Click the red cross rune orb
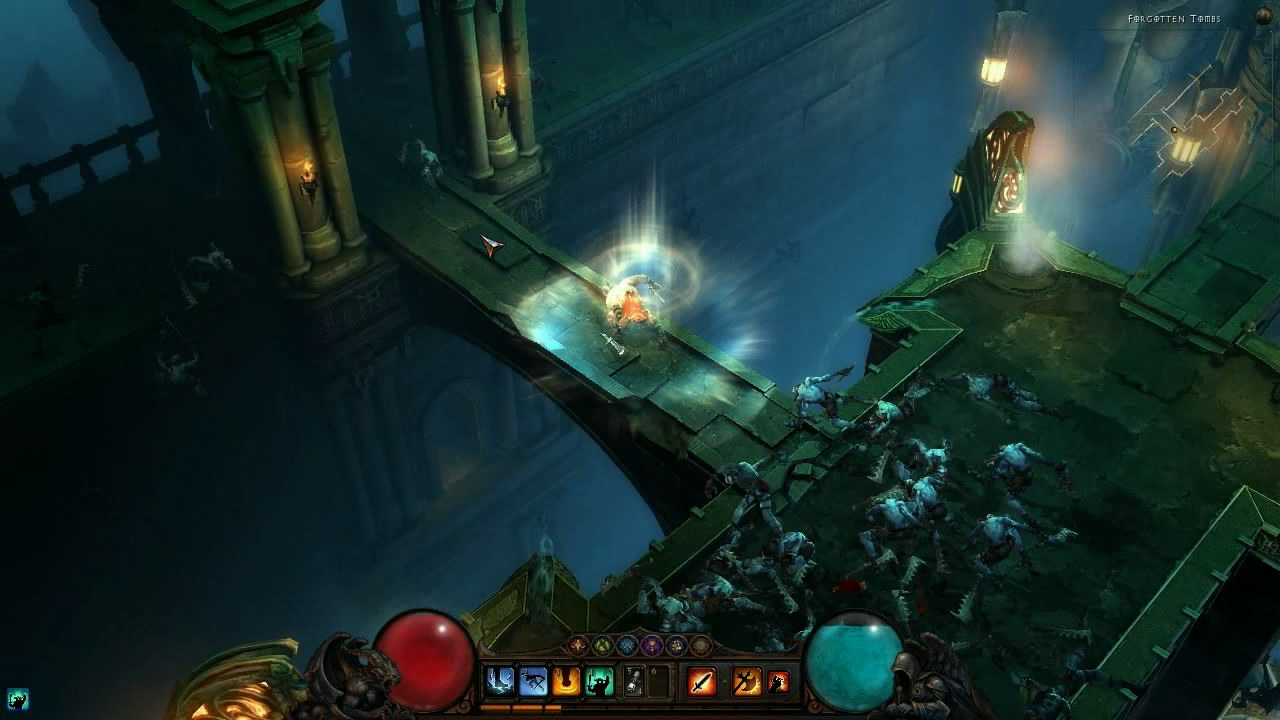The image size is (1280, 720). 578,645
